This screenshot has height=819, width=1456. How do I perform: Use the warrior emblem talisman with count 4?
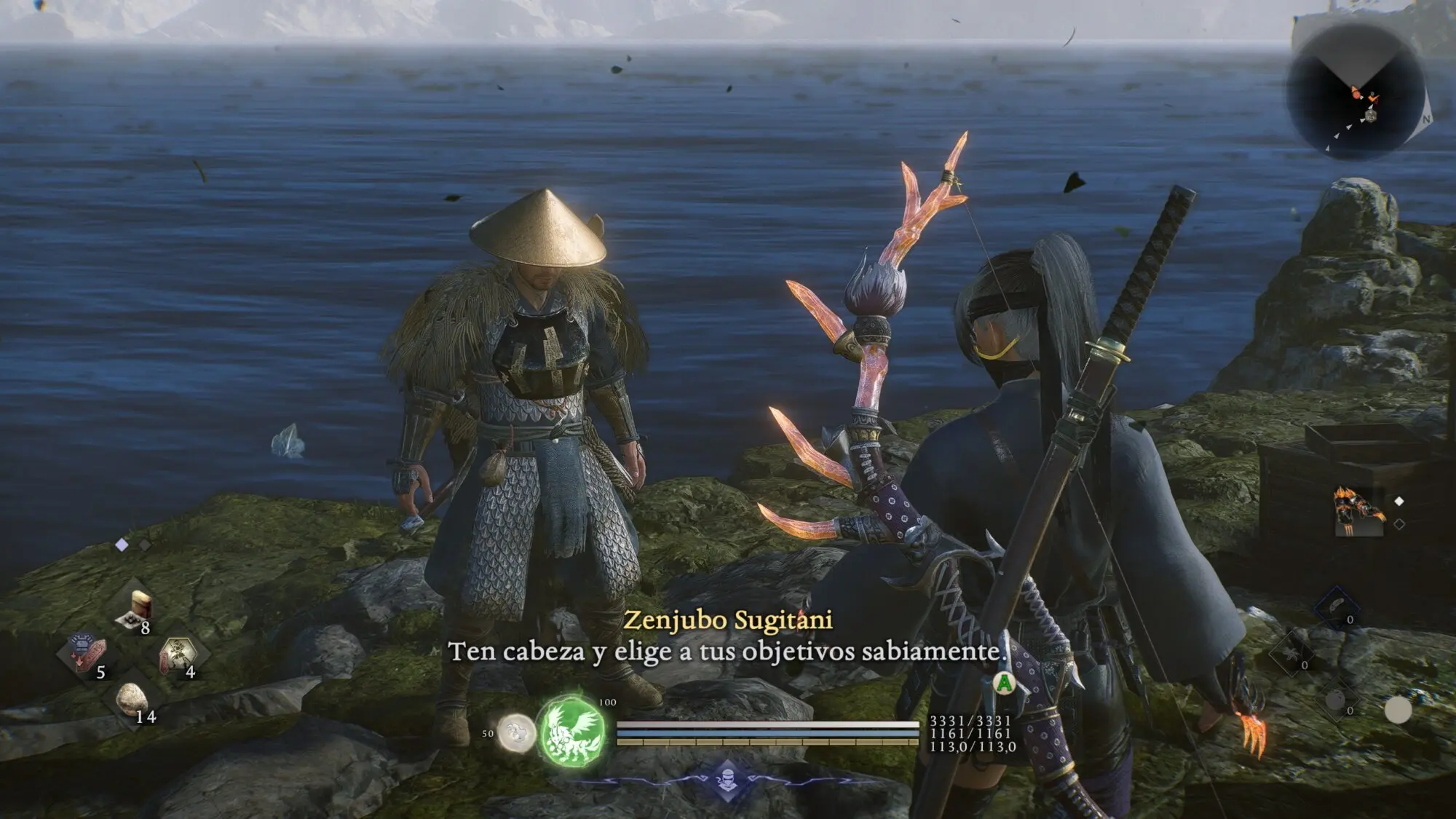[x=177, y=653]
